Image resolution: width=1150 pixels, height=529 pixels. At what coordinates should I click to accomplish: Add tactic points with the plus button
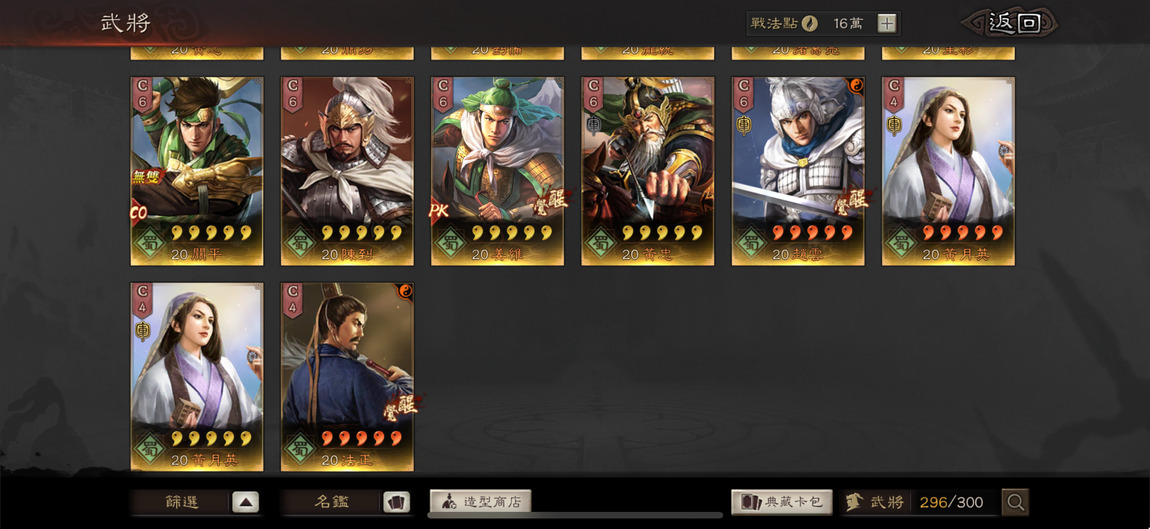pos(887,23)
